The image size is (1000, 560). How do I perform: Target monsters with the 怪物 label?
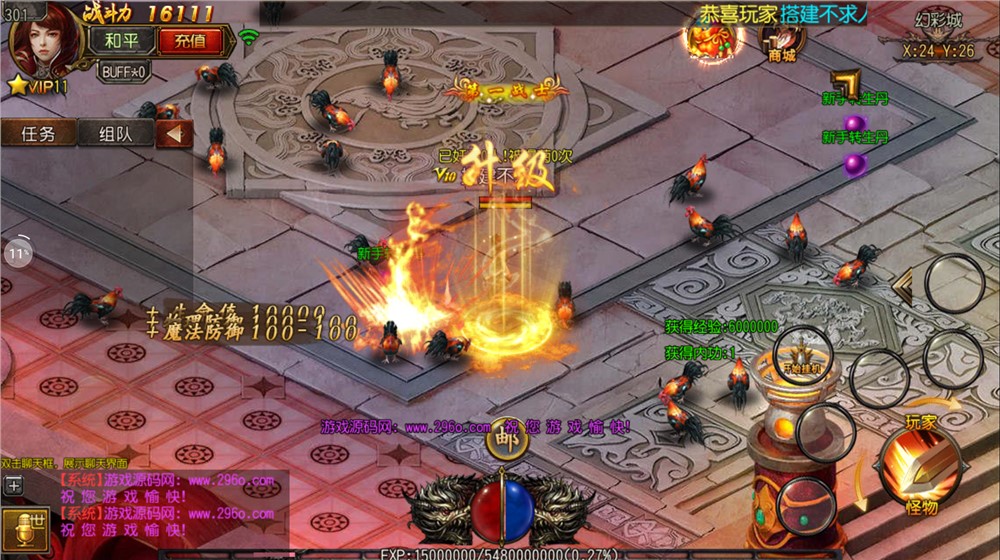coord(921,507)
